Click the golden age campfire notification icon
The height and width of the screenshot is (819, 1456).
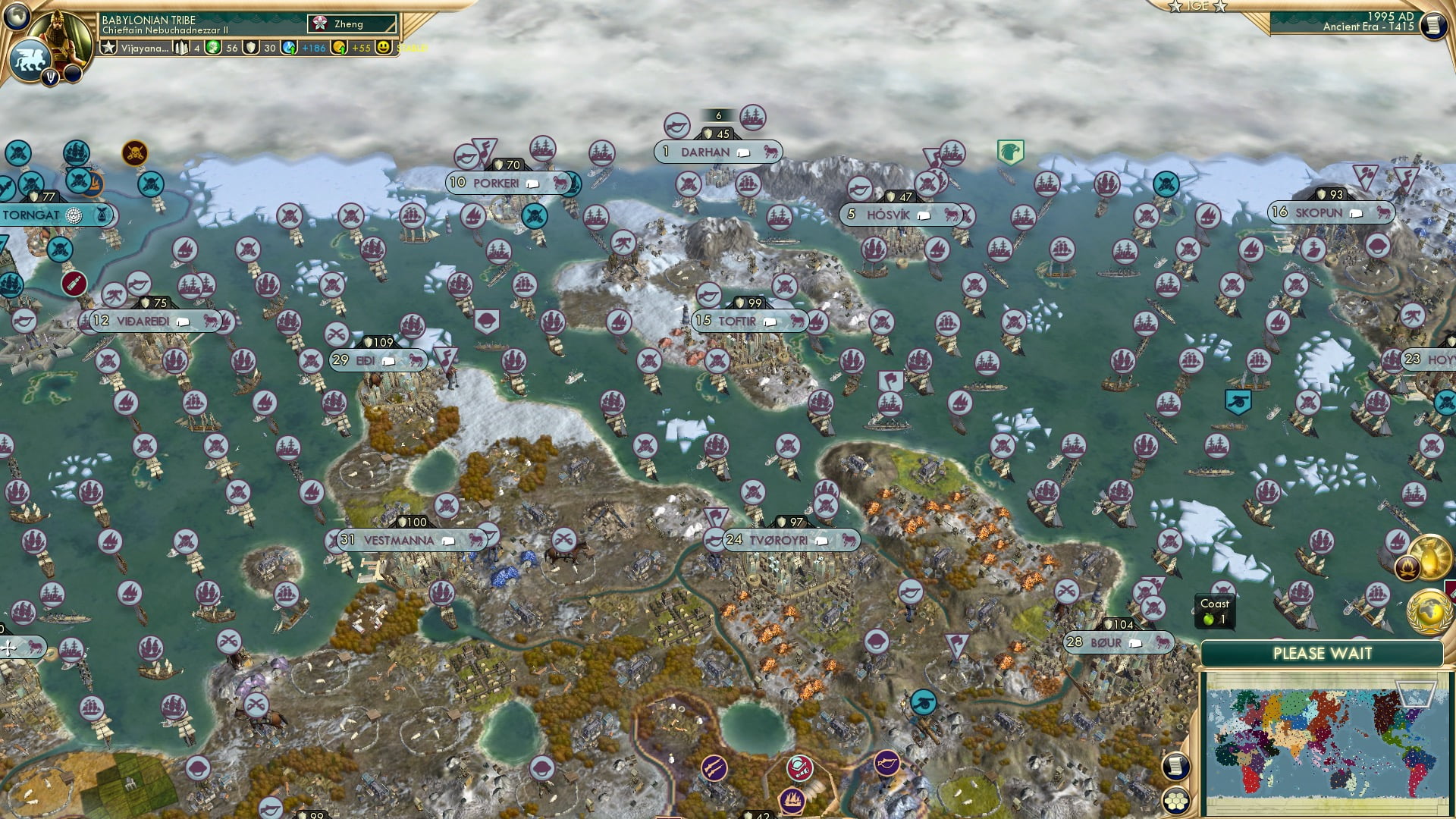[1408, 567]
